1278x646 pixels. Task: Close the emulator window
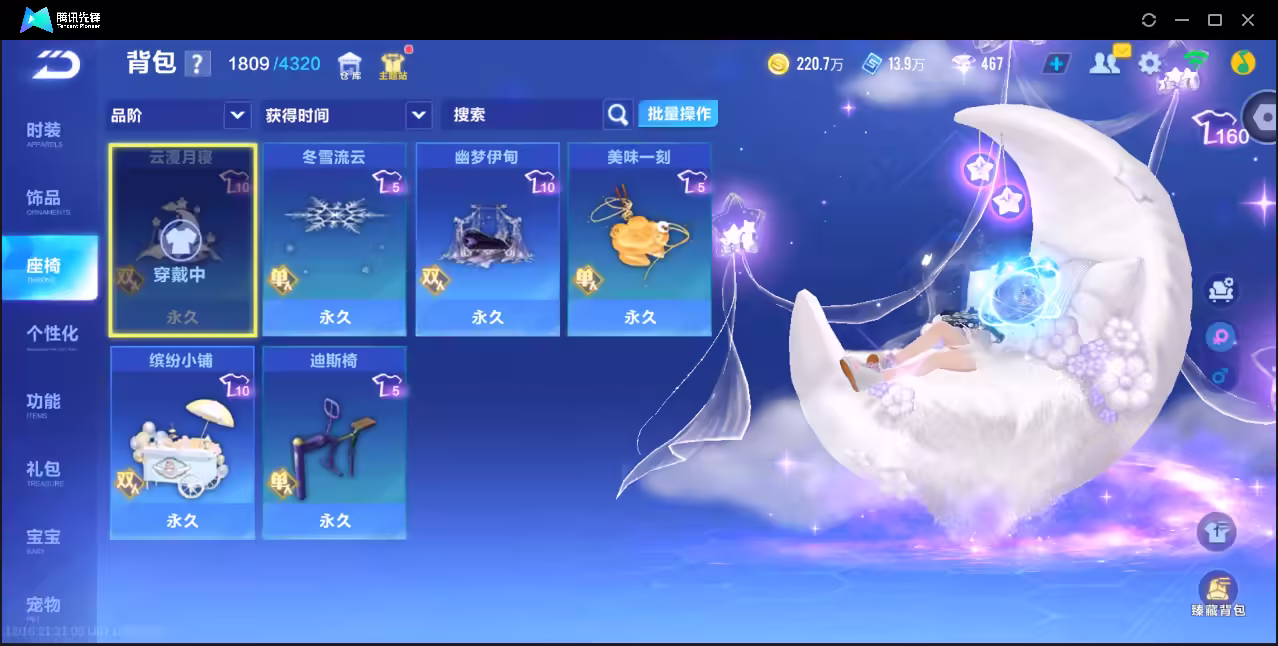[x=1248, y=20]
